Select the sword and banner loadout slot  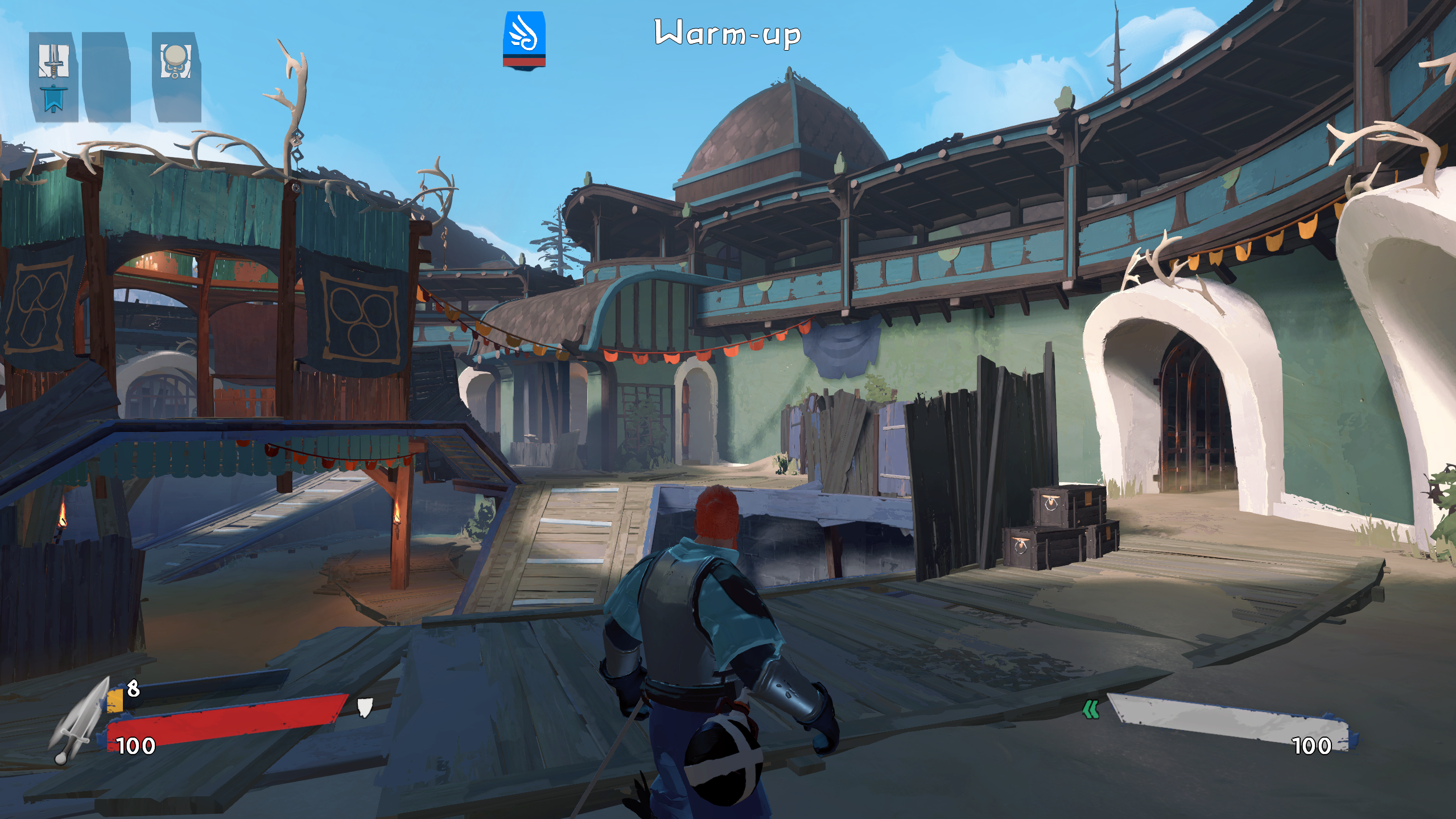click(x=53, y=77)
